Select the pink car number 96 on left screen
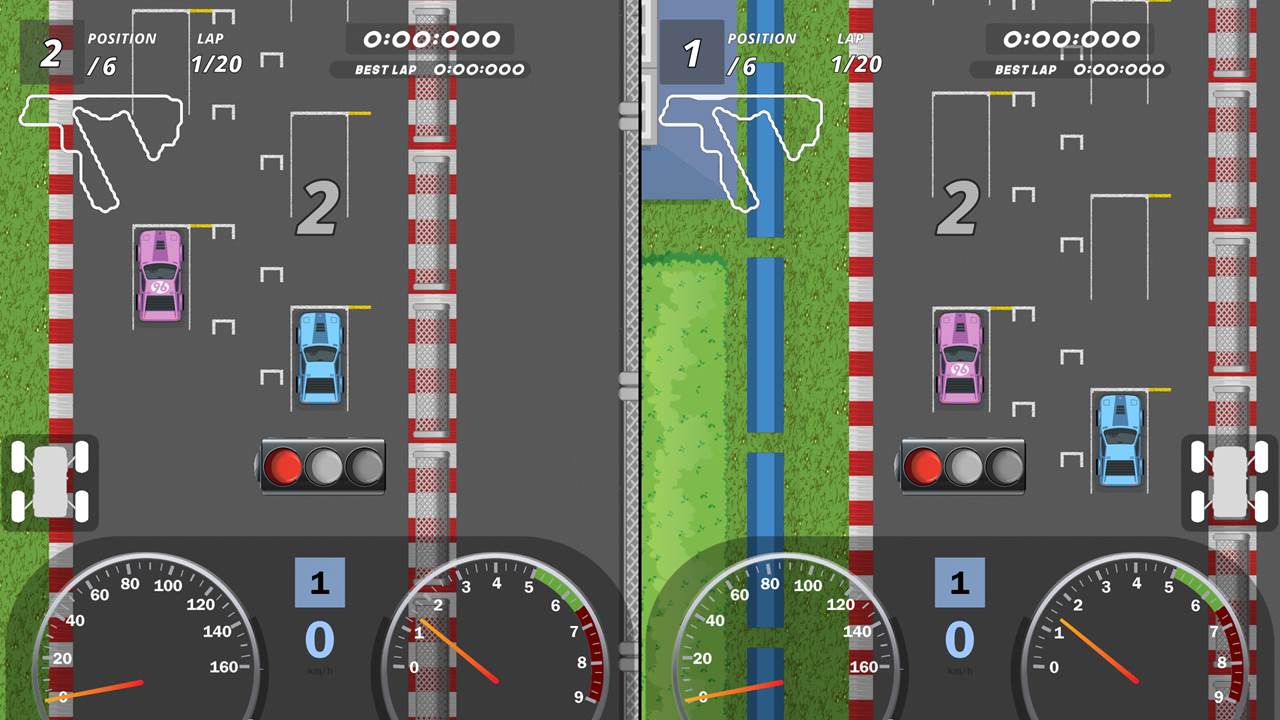 [x=159, y=274]
